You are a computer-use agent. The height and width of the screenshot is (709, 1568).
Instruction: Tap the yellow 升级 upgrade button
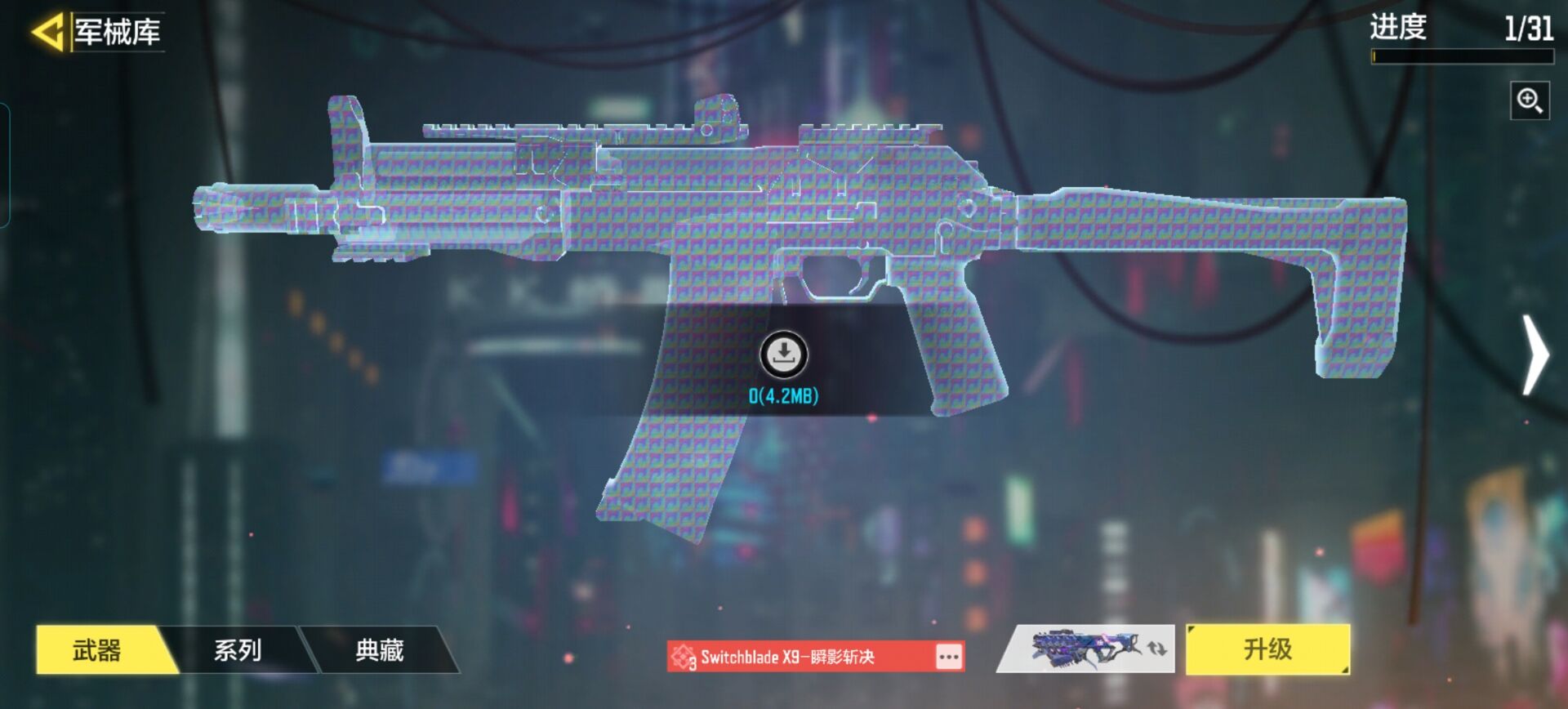coord(1267,649)
